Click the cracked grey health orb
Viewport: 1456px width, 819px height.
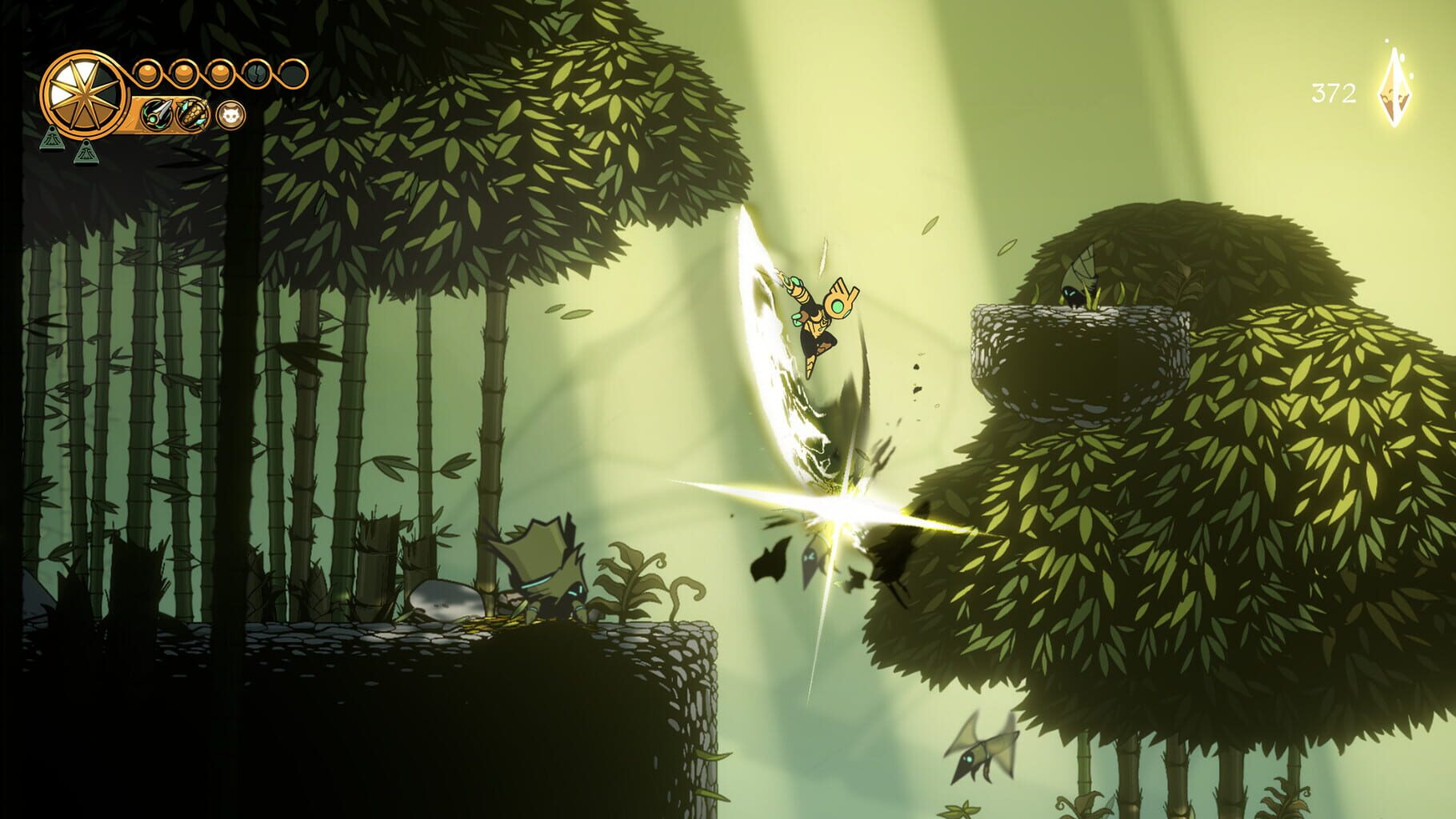pyautogui.click(x=255, y=73)
